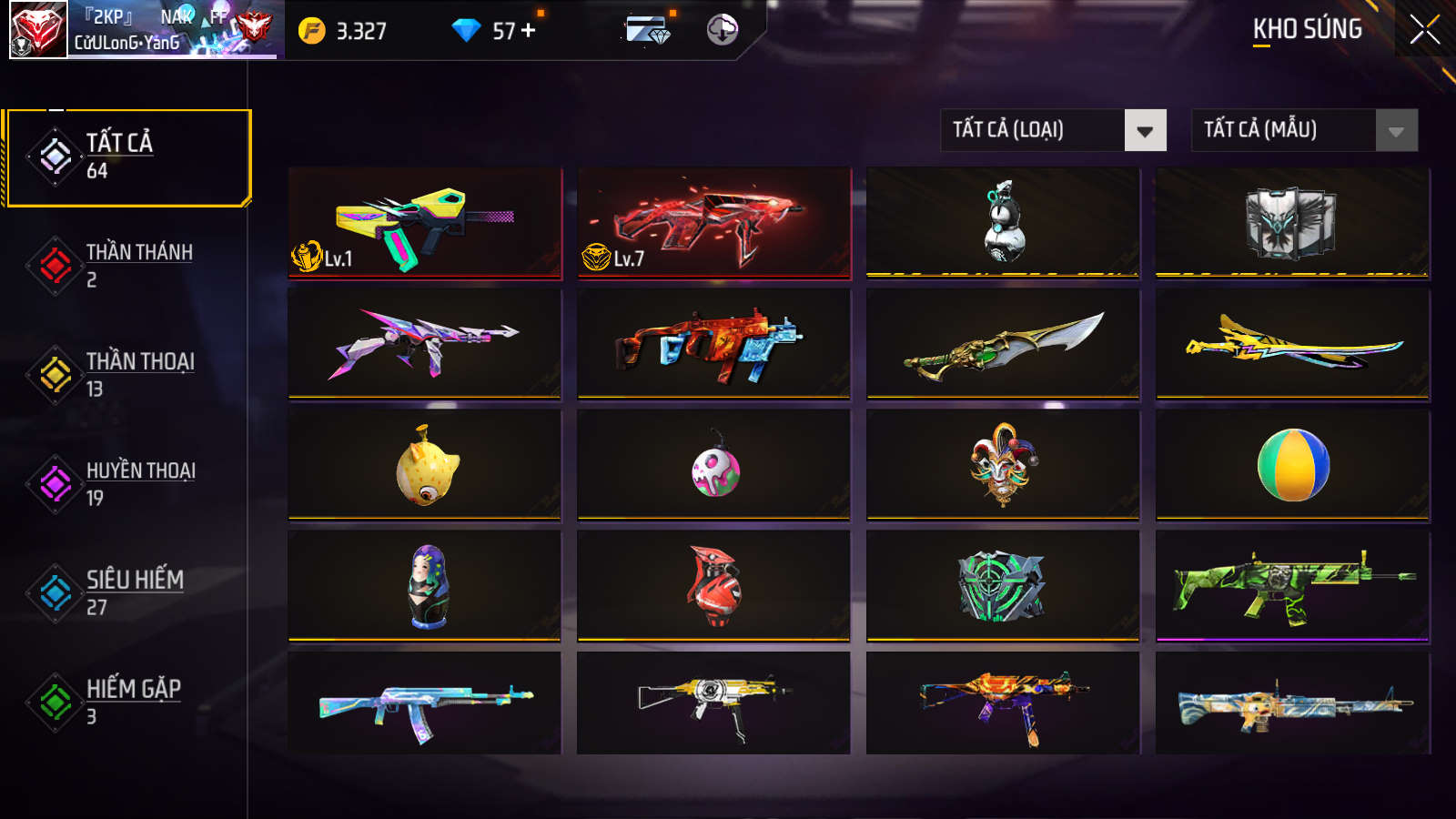The image size is (1456, 819).
Task: Open the diamond membership card icon
Action: click(x=648, y=28)
